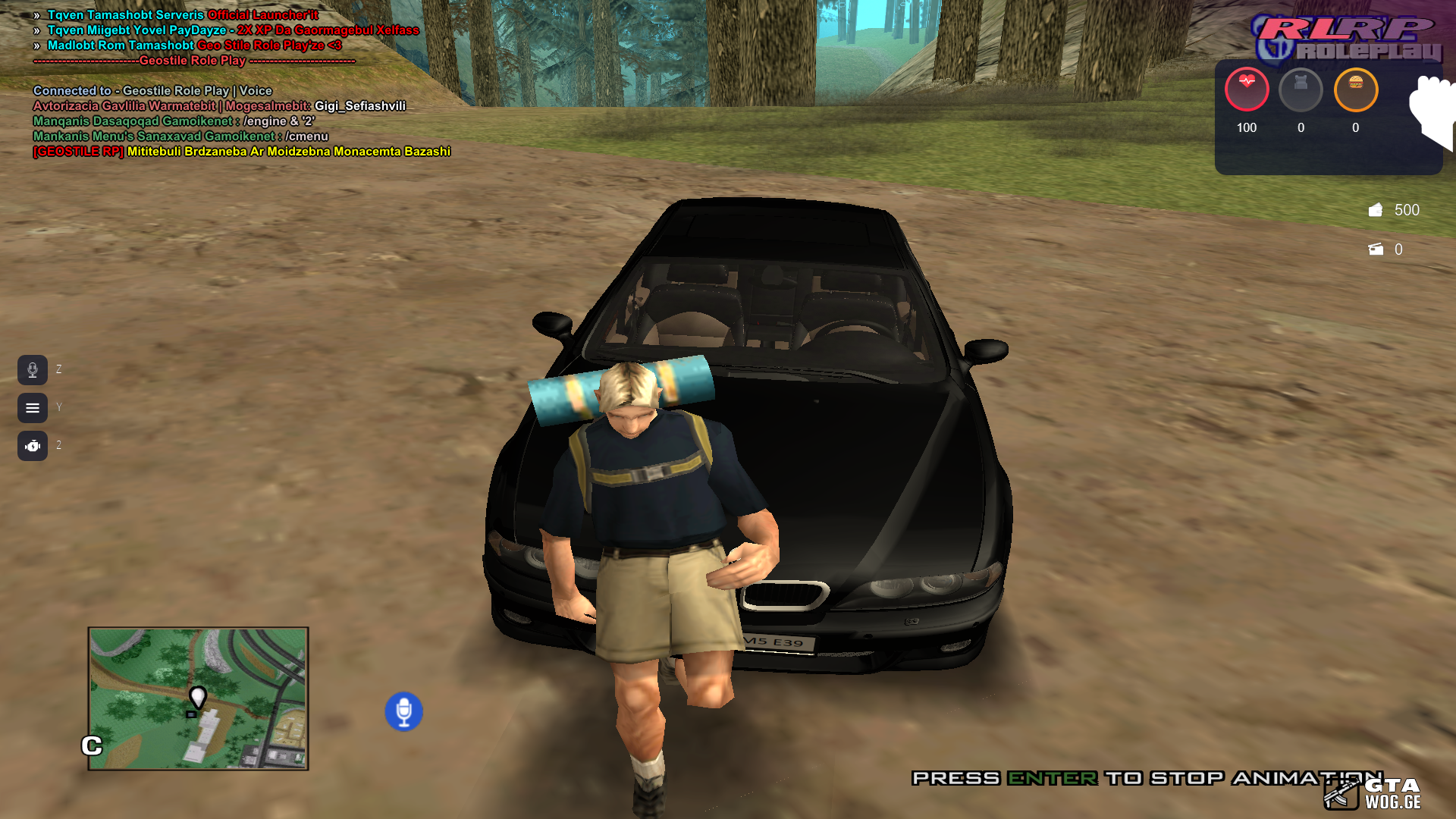Click the white player marker on minimap
The height and width of the screenshot is (819, 1456).
(198, 696)
